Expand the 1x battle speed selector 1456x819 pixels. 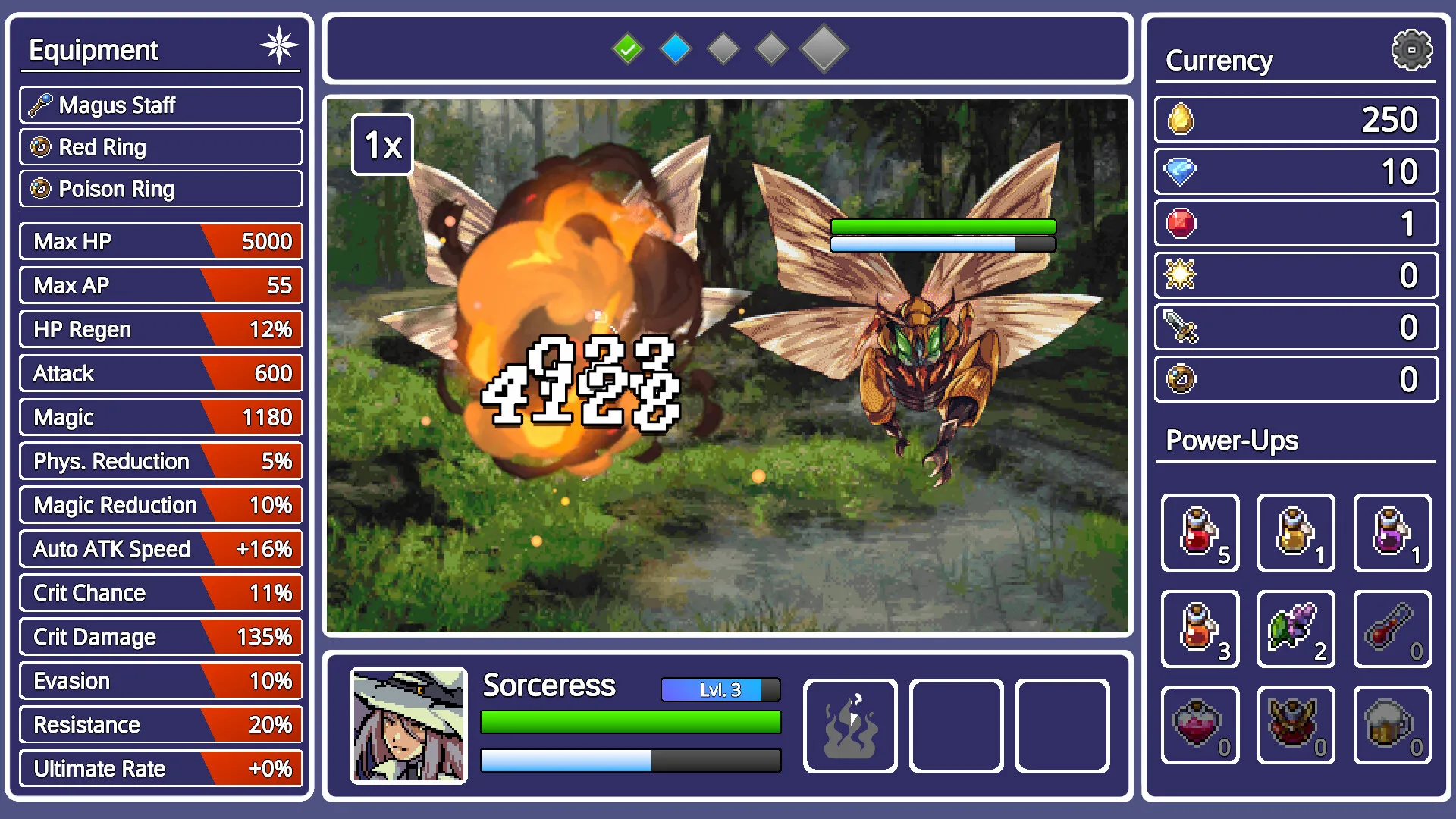[382, 143]
